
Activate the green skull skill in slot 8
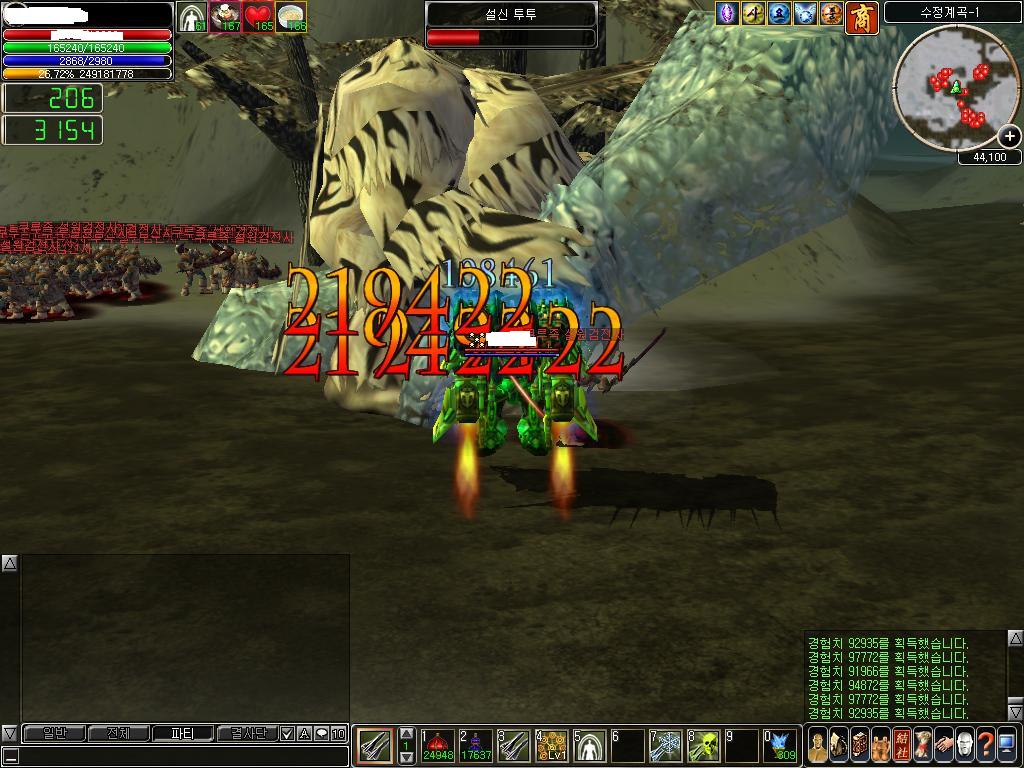705,745
